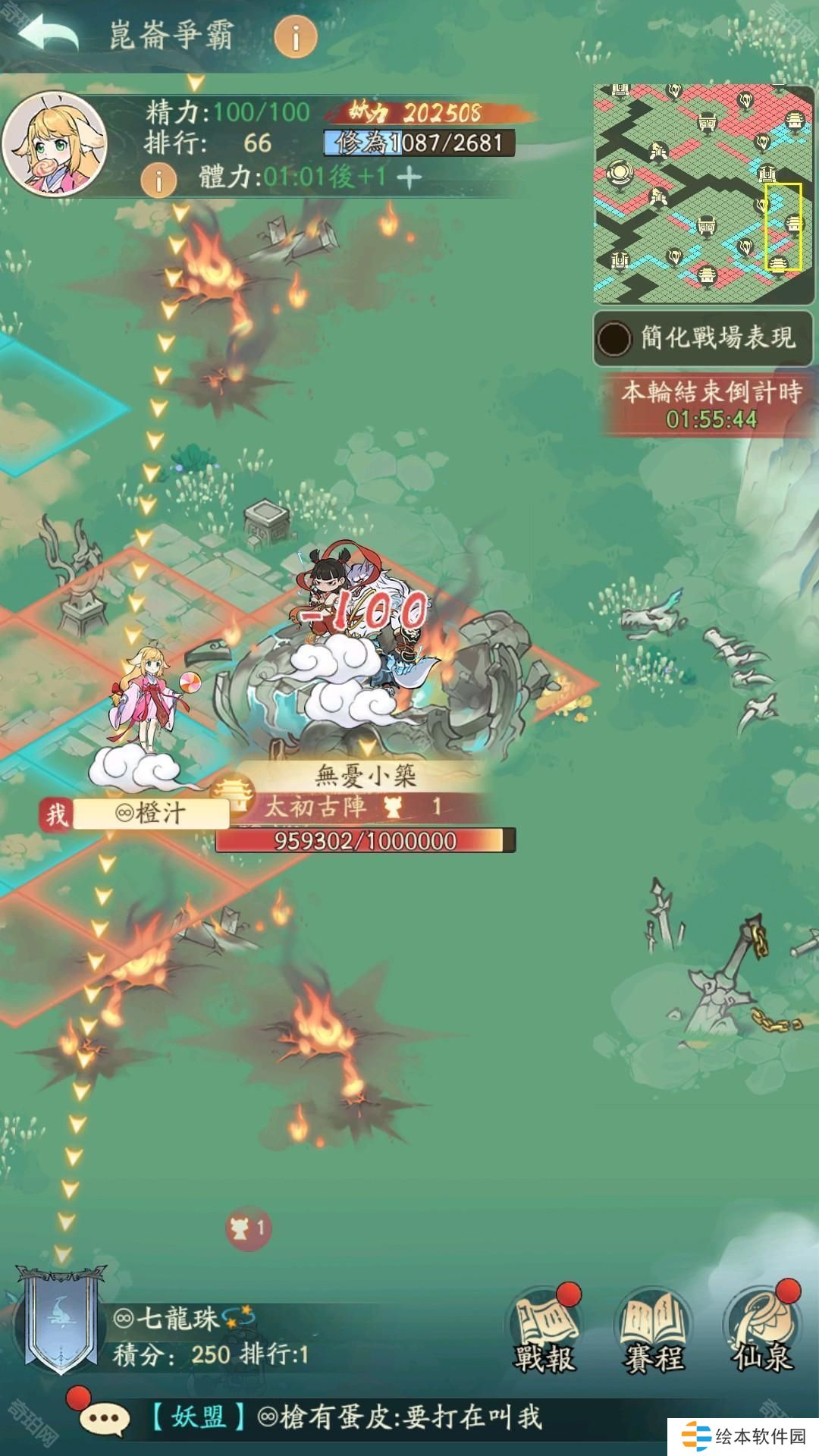Select the 無憂小築 building label
The image size is (819, 1456).
366,776
